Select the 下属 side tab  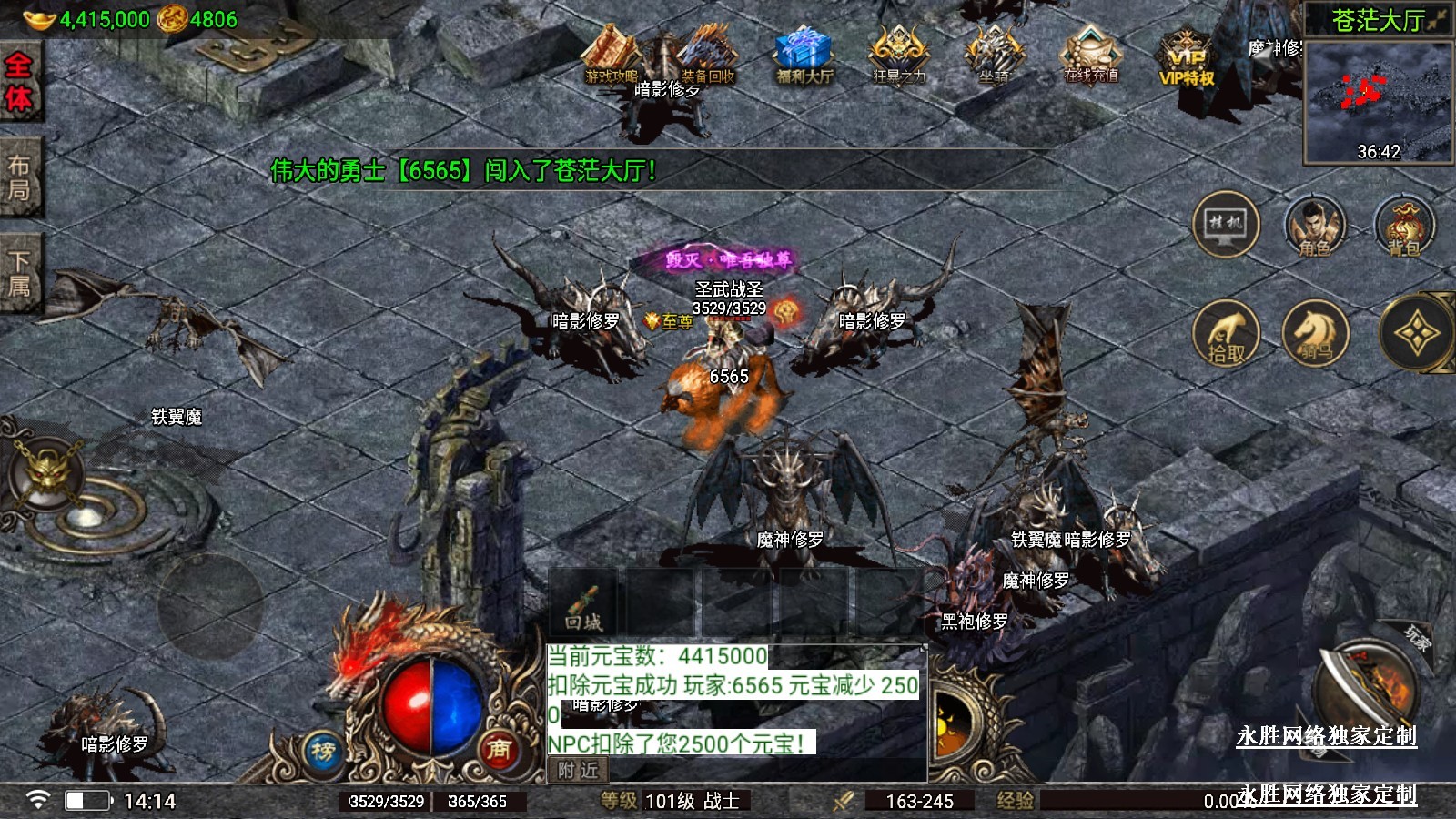[x=18, y=273]
